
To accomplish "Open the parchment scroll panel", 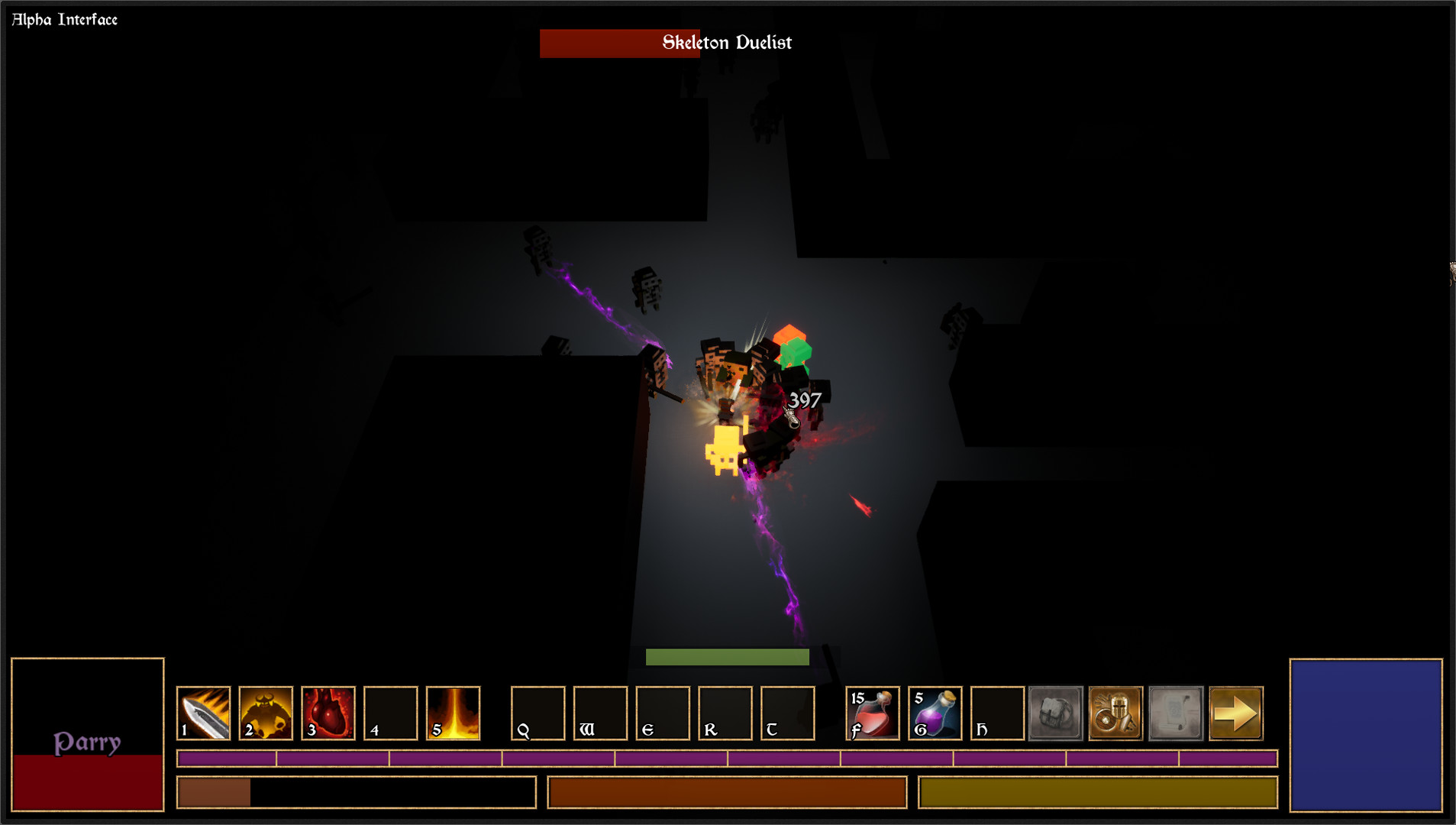I will 1176,713.
